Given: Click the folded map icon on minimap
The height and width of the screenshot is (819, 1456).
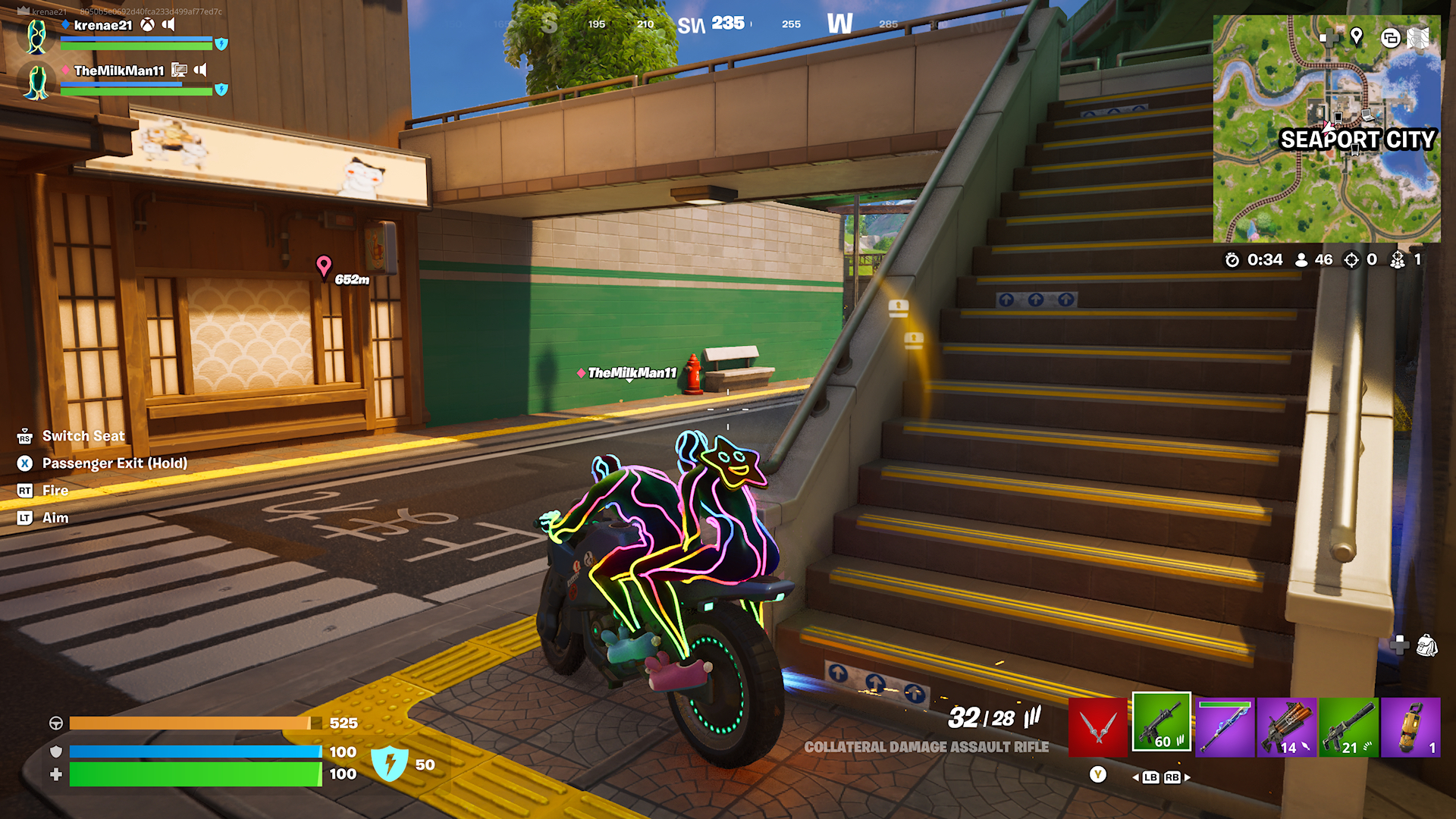Looking at the screenshot, I should coord(1418,38).
